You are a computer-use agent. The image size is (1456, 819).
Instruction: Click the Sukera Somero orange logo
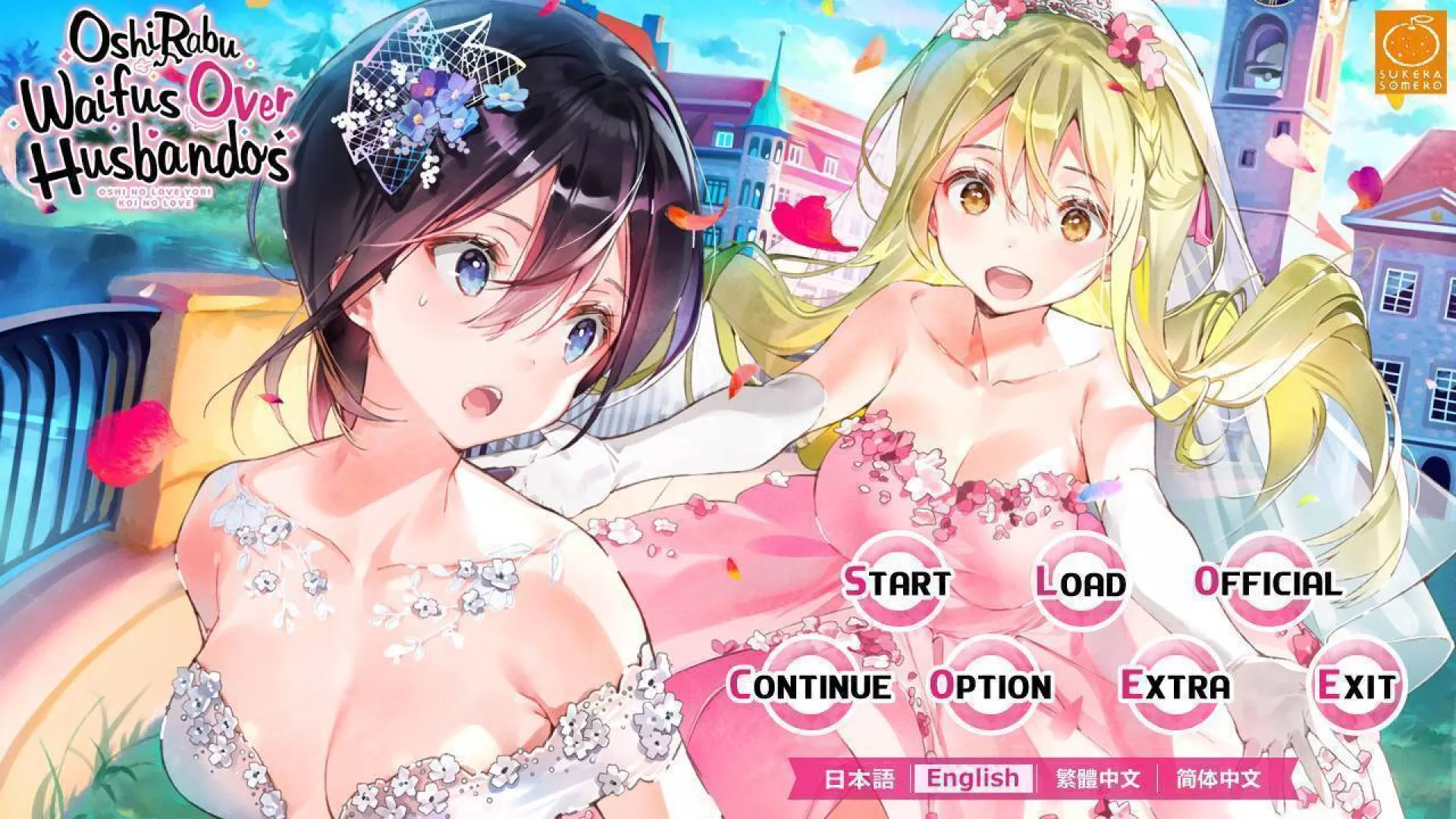[x=1412, y=49]
